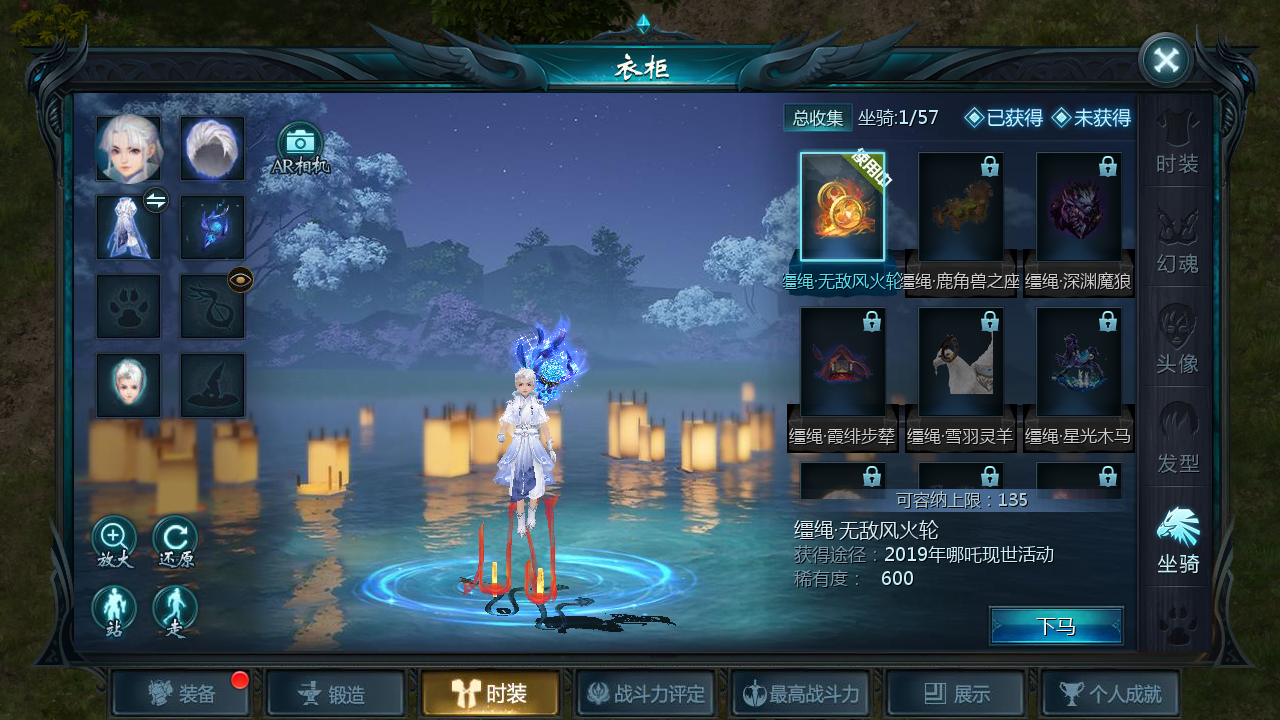
Task: Toggle the 已获得 obtained filter
Action: click(1004, 118)
